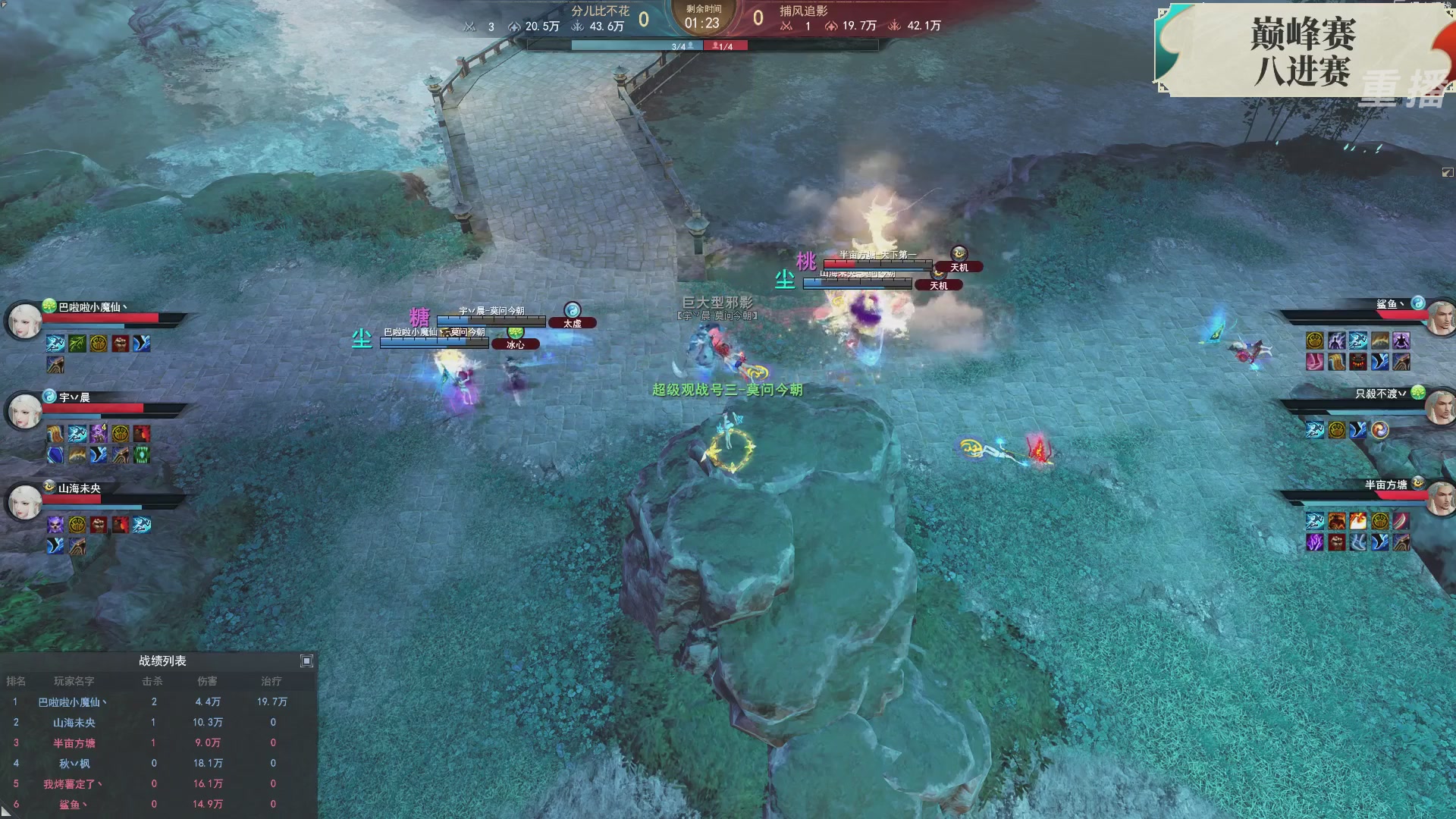
Task: Collapse the 战绩列表 panel with its square button
Action: [x=306, y=661]
